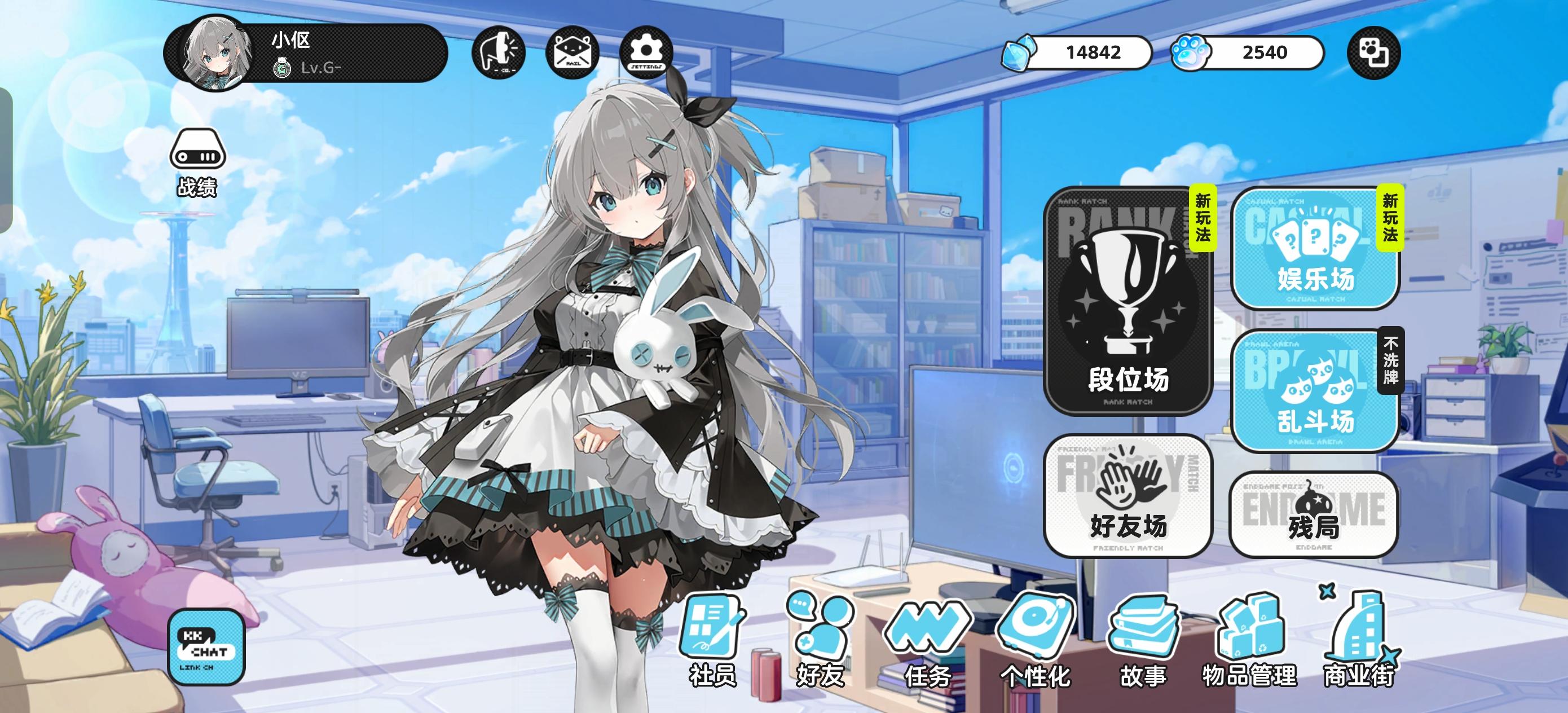Screen dimensions: 1568x713
Task: Open the KK CHAT panel
Action: coord(207,645)
